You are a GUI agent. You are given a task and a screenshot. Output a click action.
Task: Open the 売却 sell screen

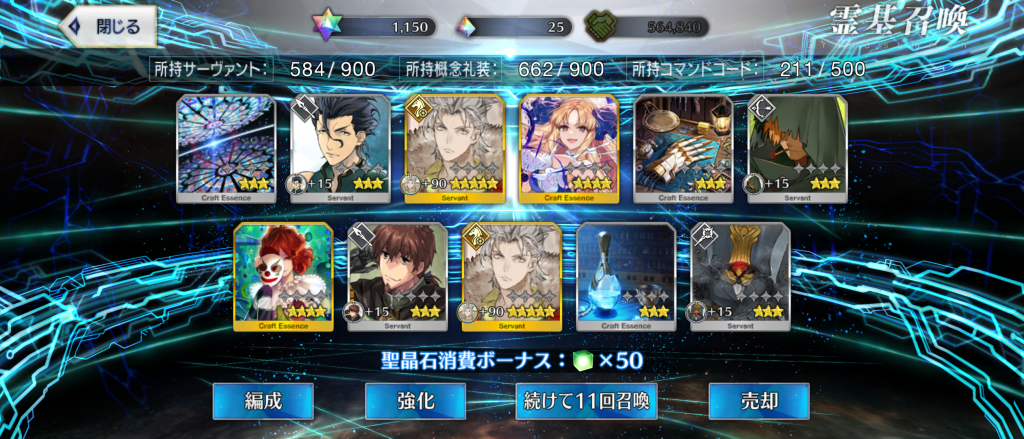point(759,401)
